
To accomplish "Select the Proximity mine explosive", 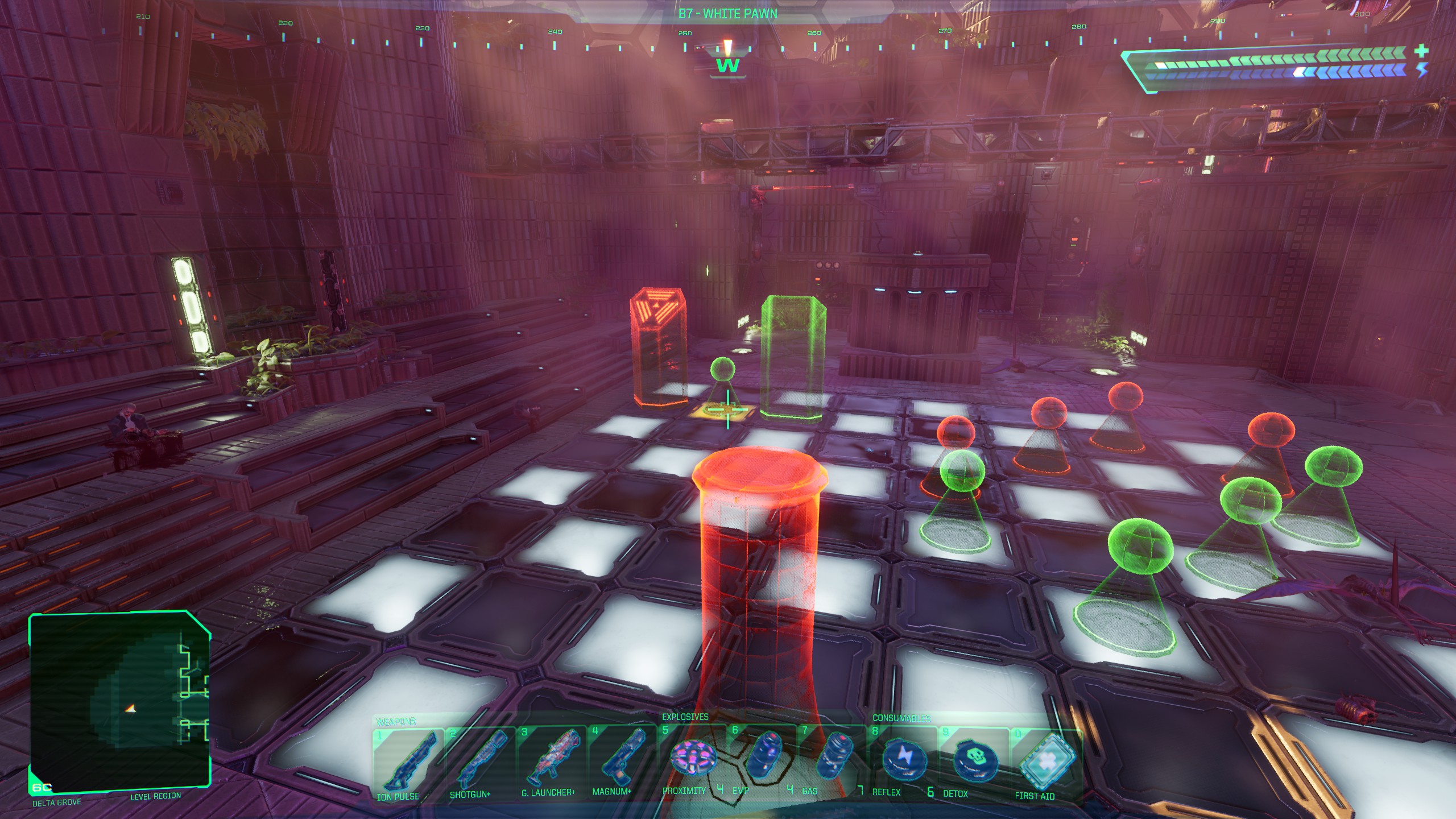I will point(692,757).
